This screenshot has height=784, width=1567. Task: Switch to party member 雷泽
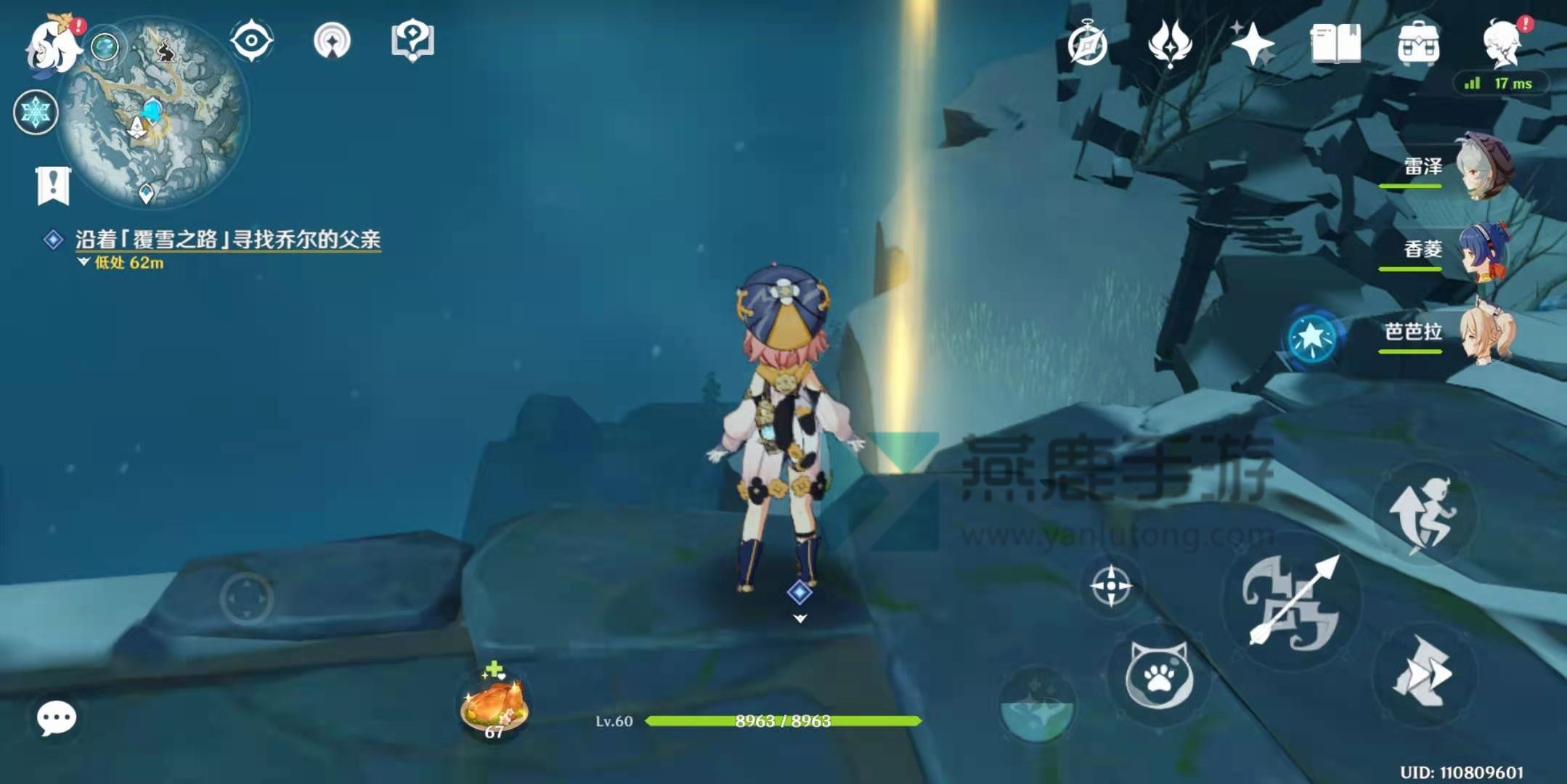click(x=1484, y=167)
